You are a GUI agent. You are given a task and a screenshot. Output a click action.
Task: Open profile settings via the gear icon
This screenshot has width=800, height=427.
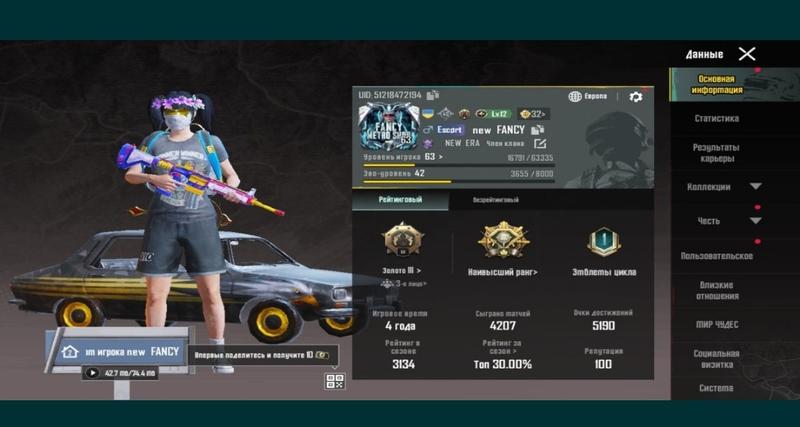click(635, 97)
